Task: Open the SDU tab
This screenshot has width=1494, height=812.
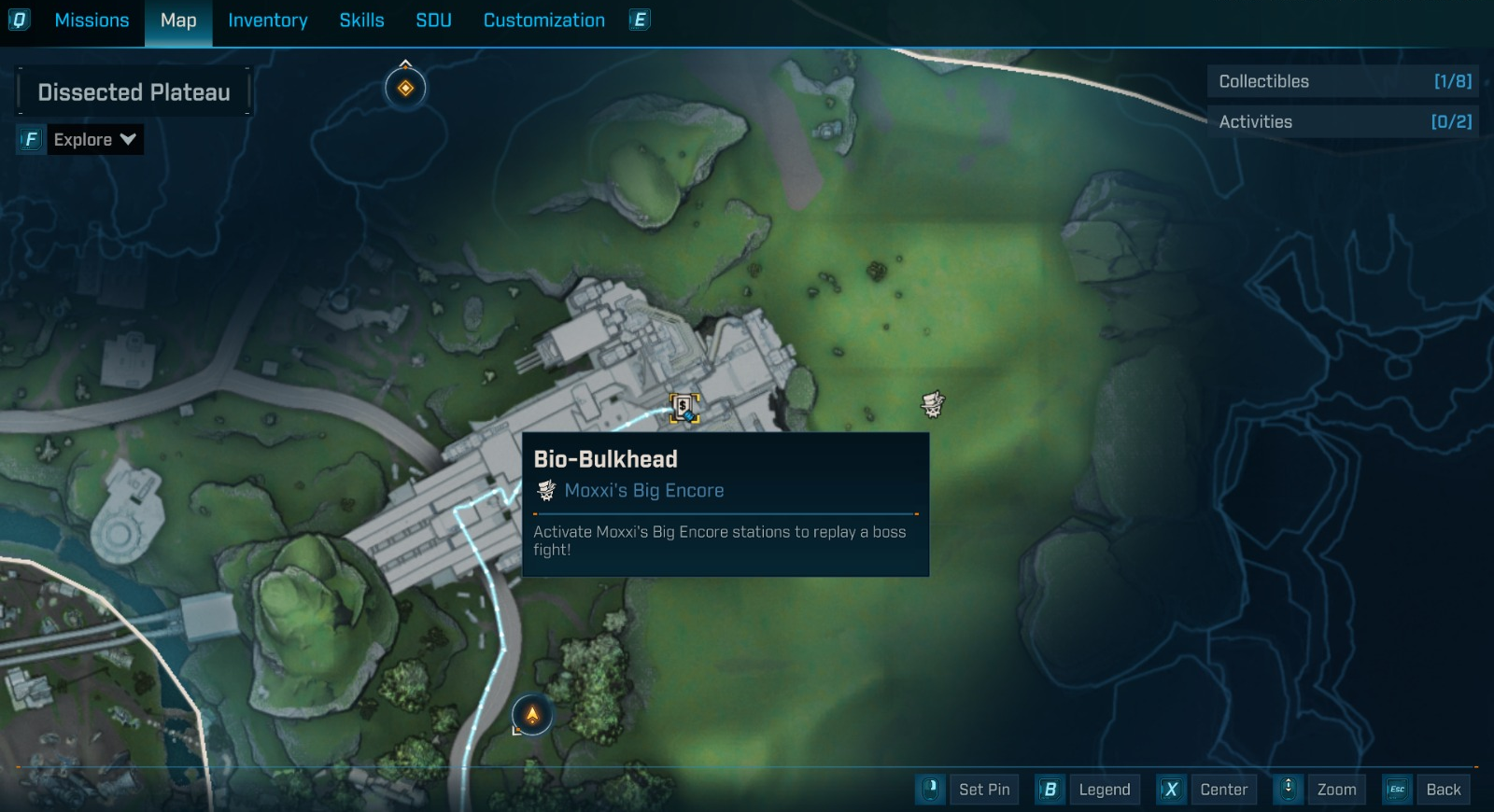Action: 433,21
